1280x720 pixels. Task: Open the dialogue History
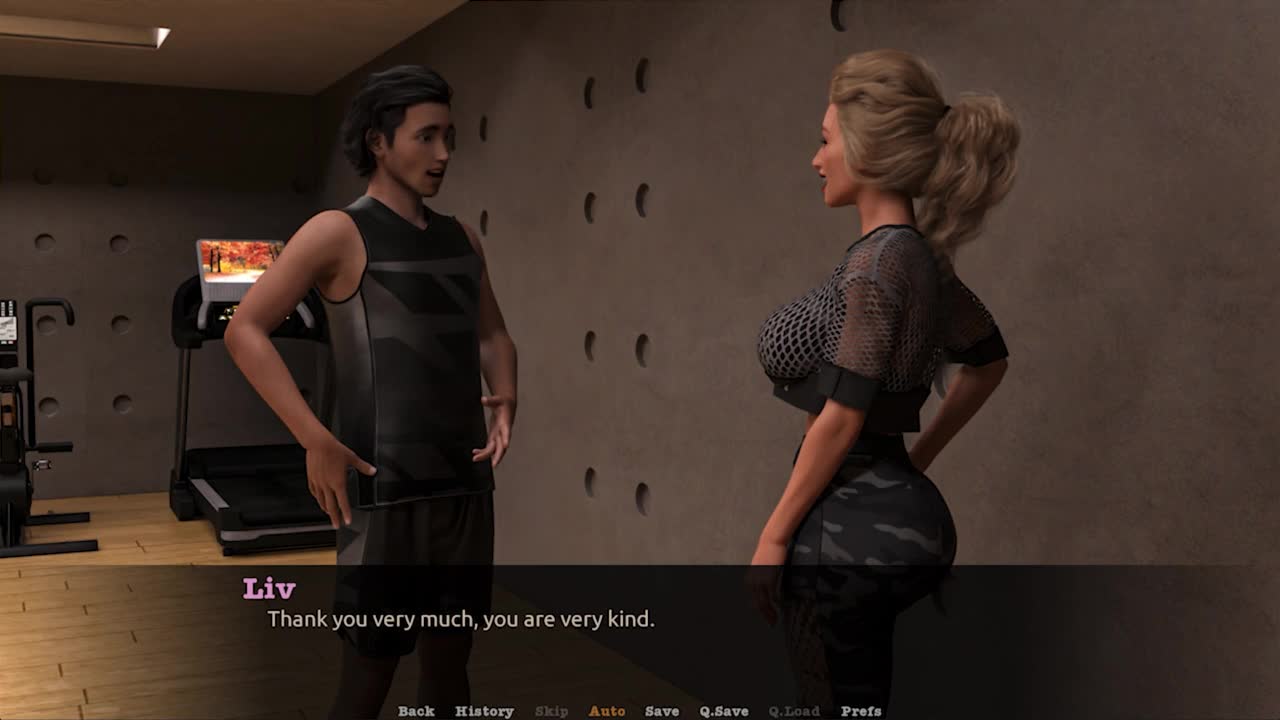(484, 711)
